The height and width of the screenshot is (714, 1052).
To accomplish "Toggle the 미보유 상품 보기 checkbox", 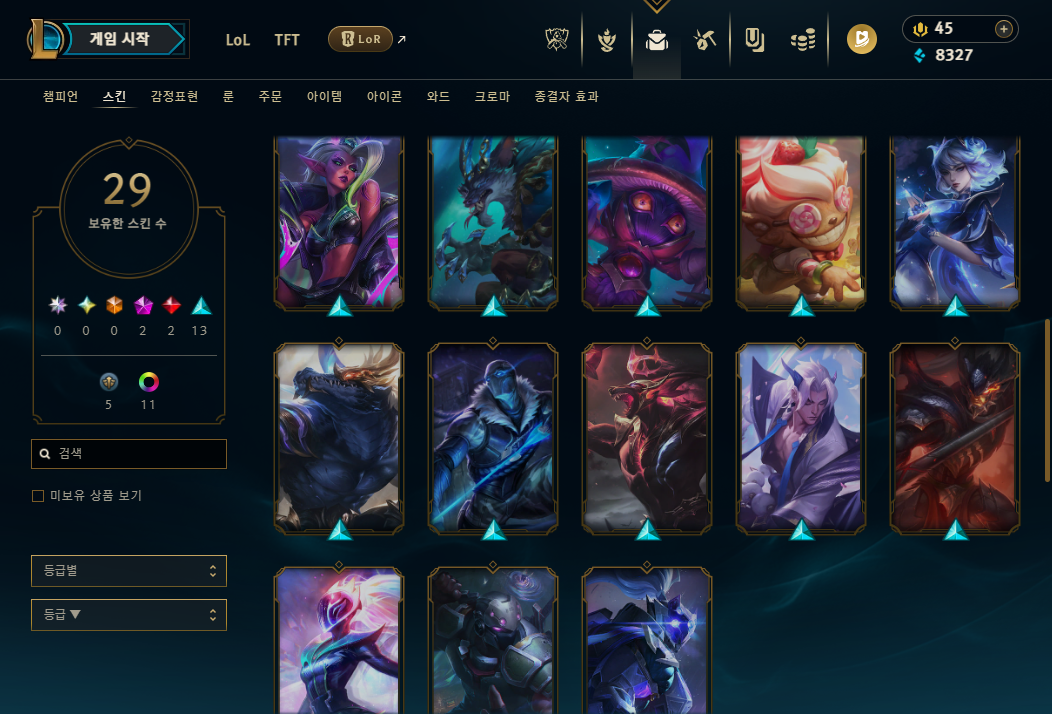I will [38, 496].
